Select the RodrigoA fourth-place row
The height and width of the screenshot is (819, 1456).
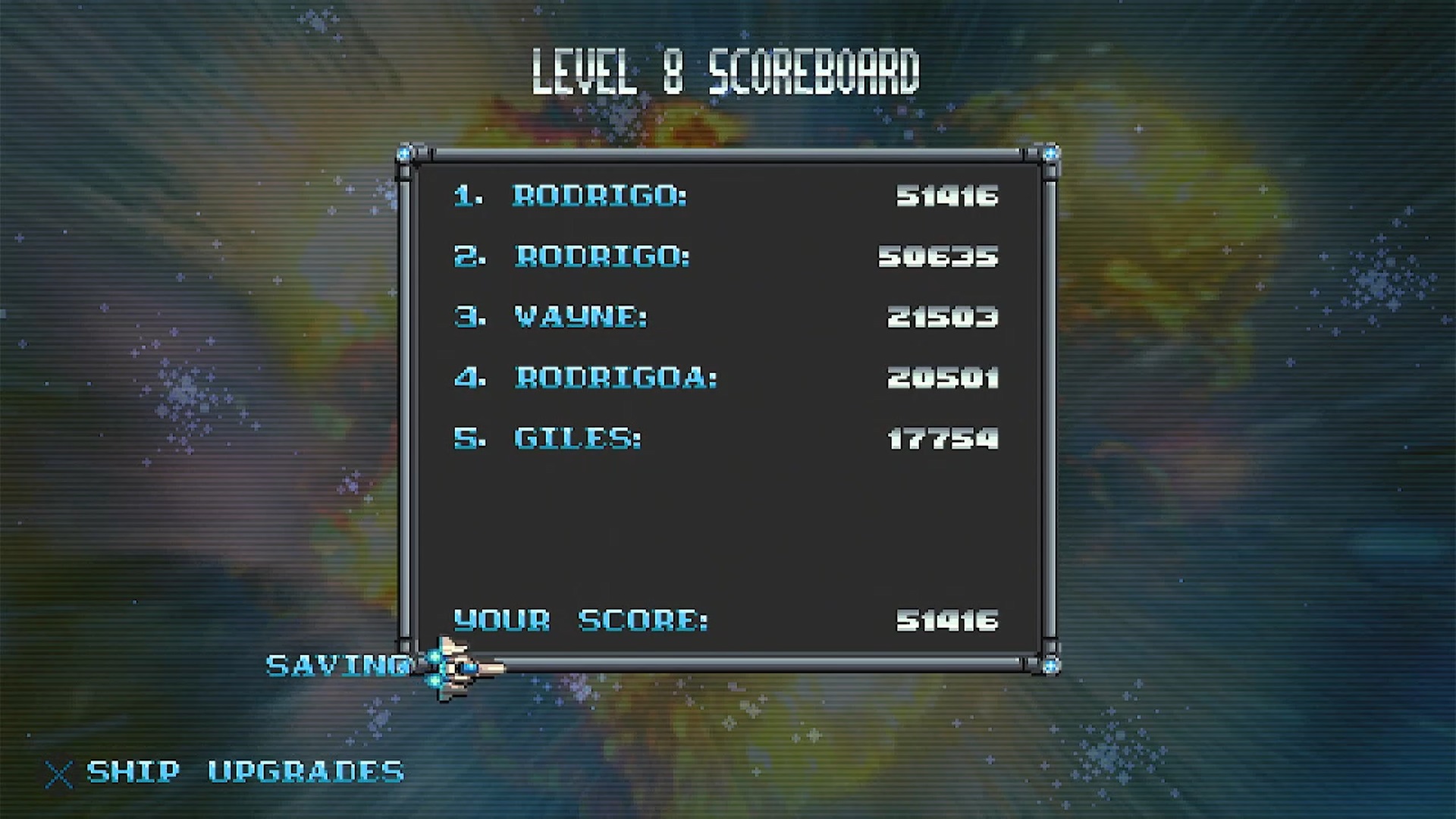[x=725, y=378]
